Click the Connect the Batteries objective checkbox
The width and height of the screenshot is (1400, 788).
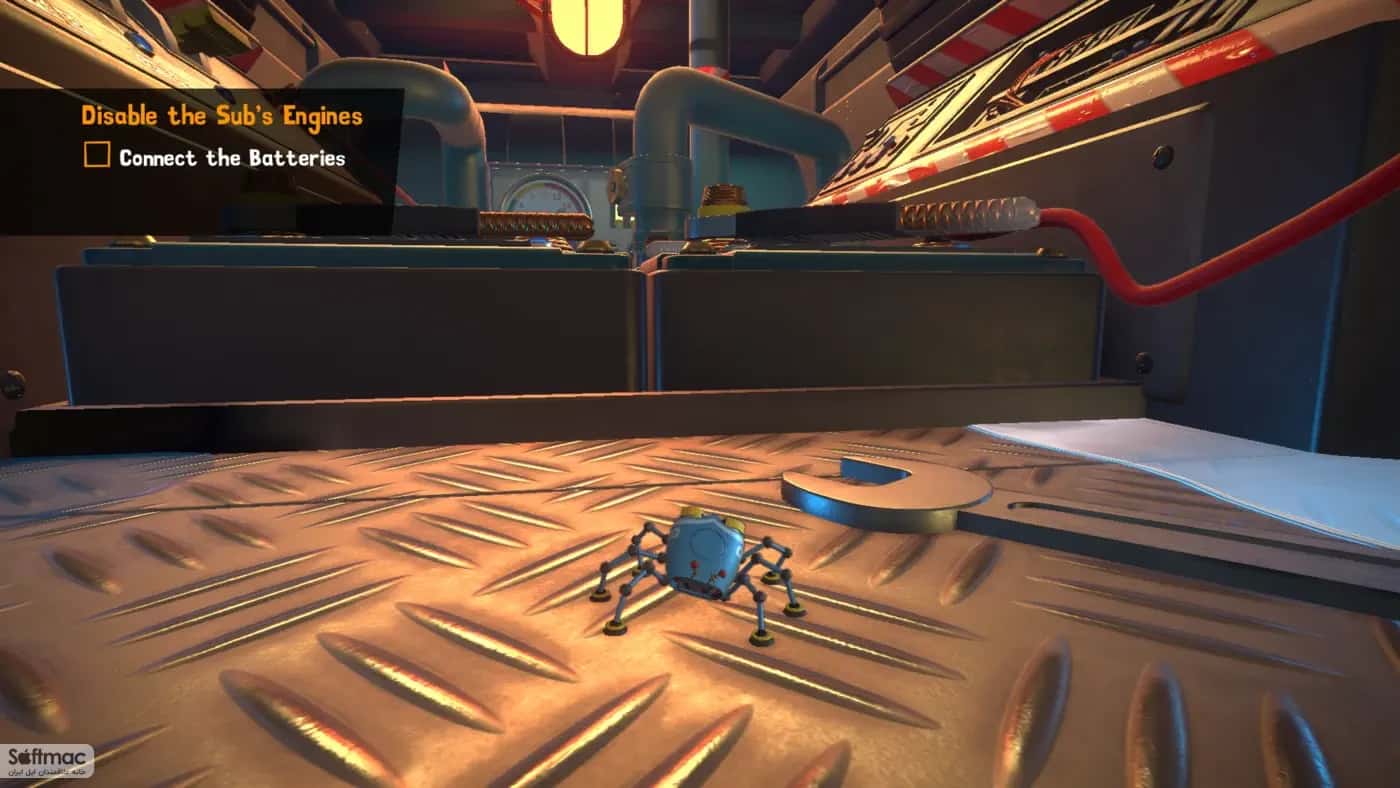click(x=96, y=156)
